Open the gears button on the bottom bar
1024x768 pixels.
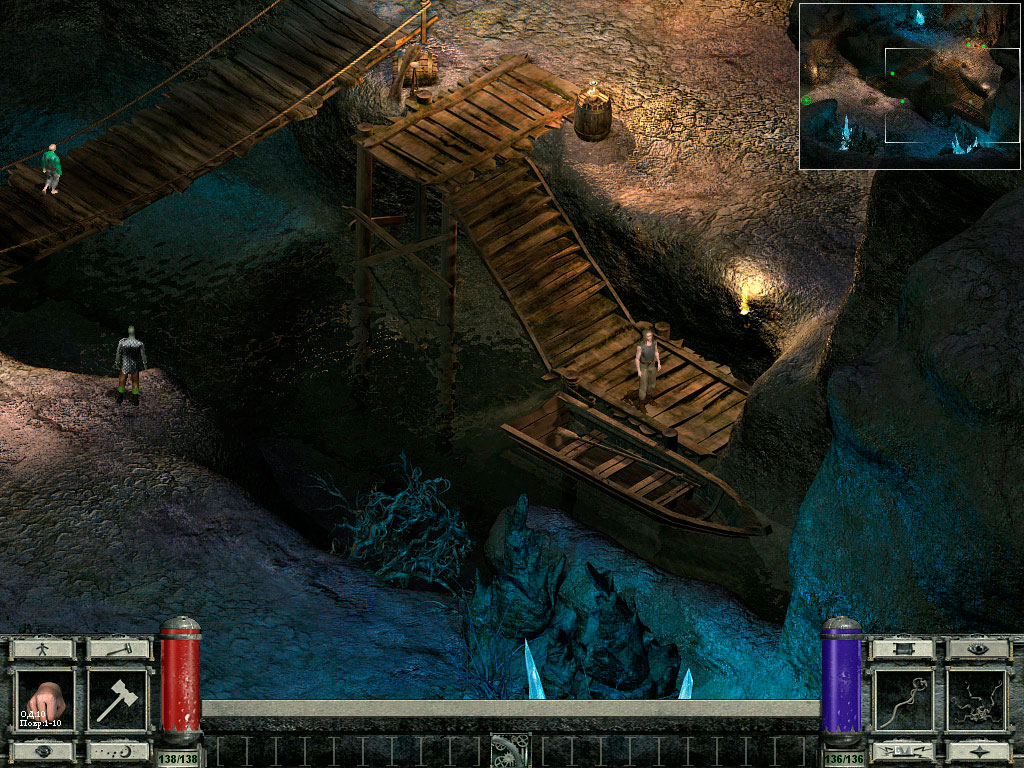pyautogui.click(x=510, y=750)
